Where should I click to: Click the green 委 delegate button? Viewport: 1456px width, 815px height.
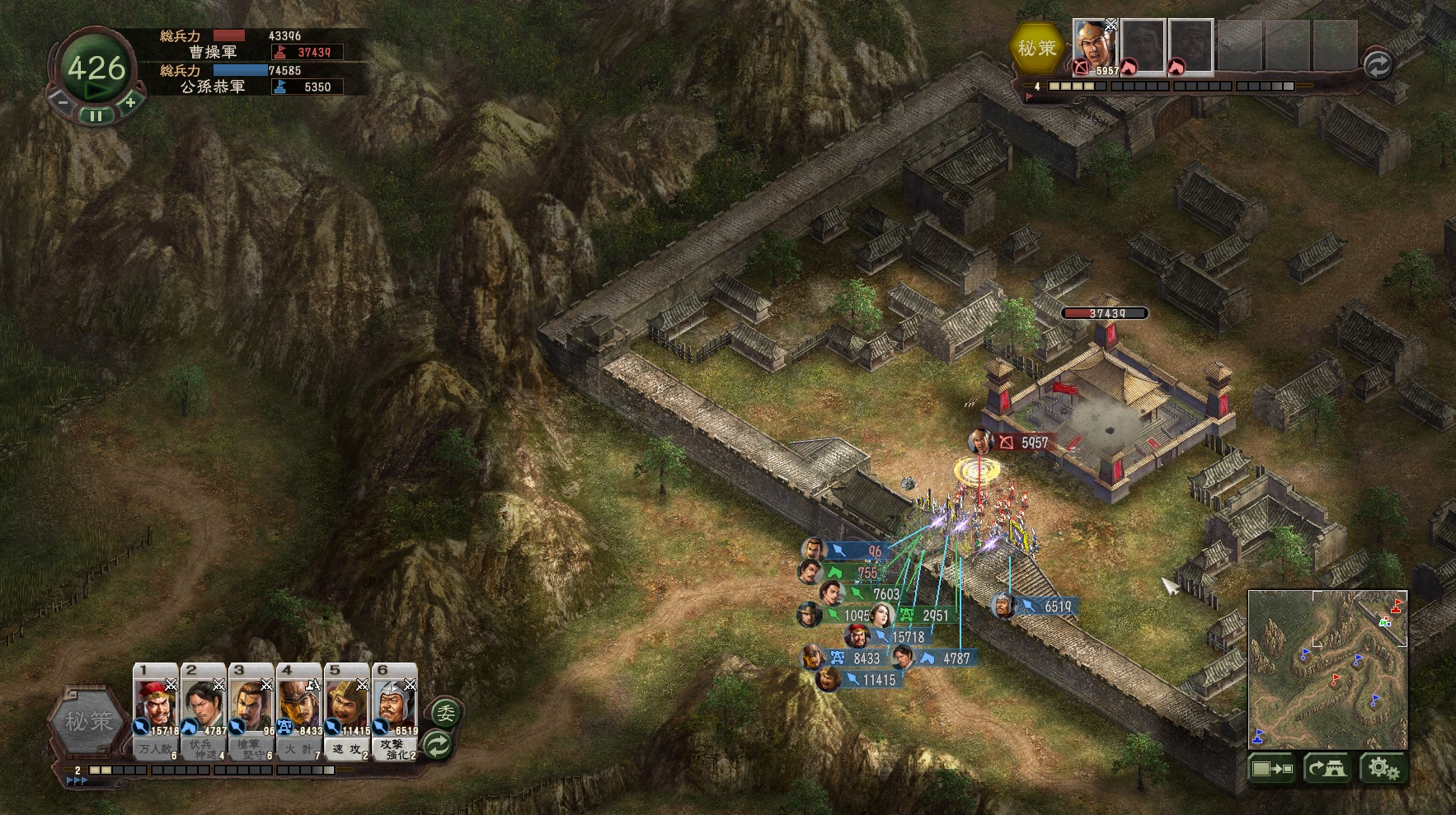445,713
